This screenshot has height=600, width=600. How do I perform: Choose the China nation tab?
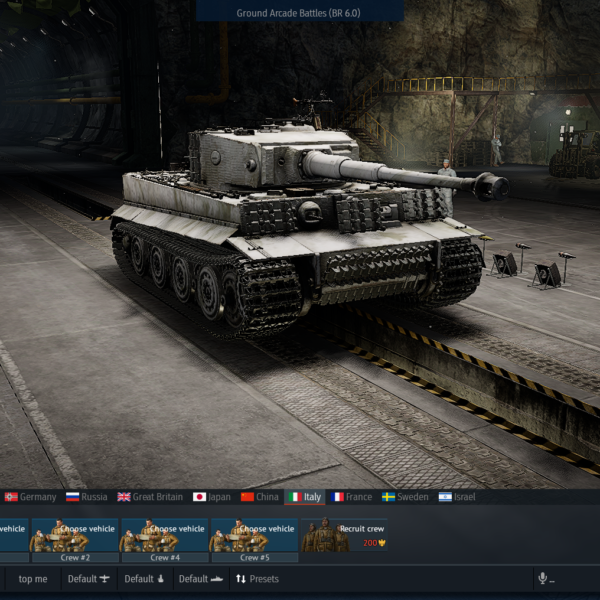point(259,496)
